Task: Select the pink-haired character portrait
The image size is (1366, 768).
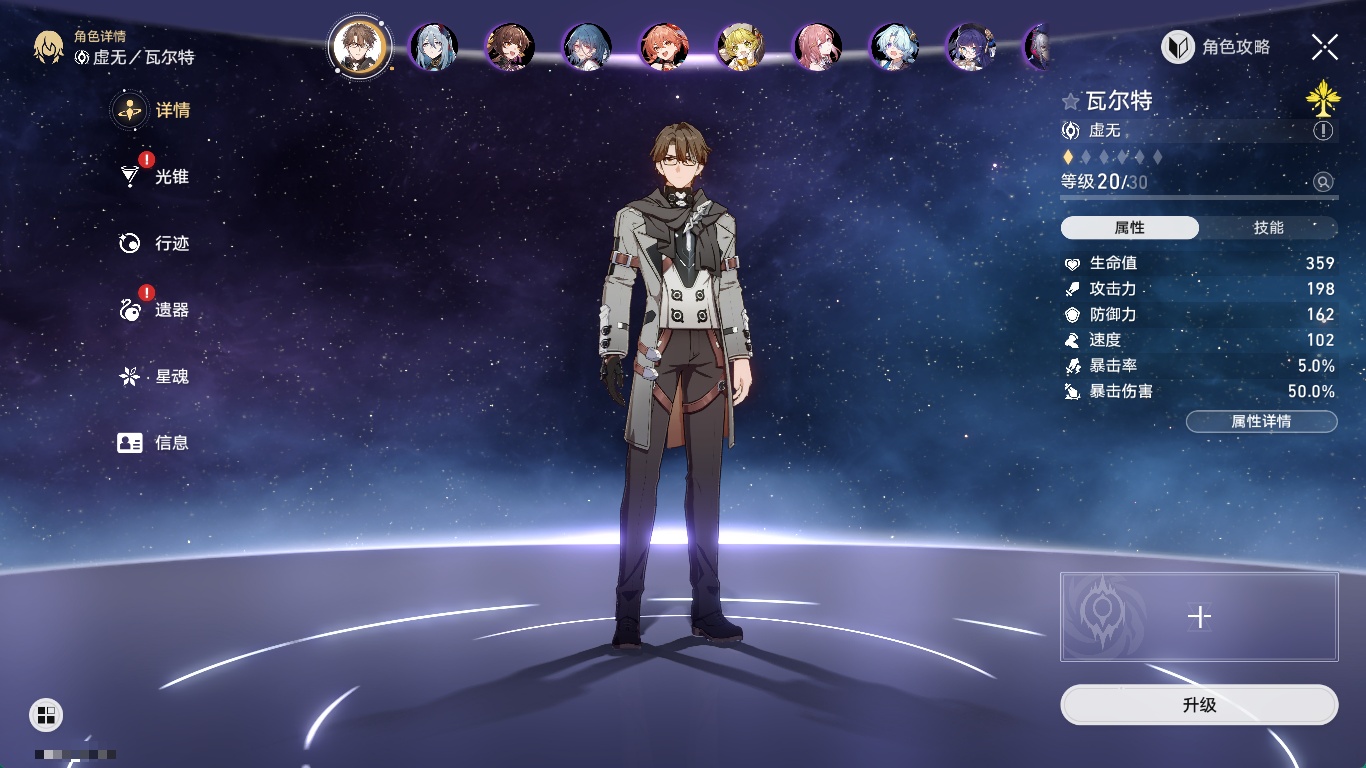Action: 818,47
